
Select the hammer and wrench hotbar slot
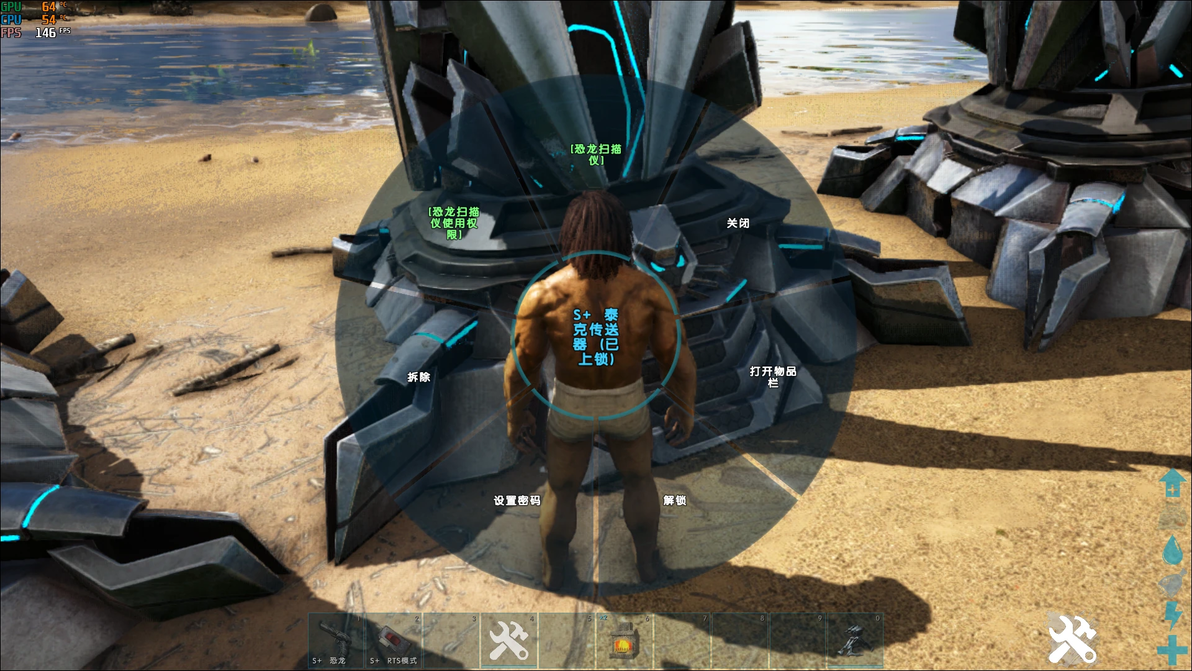[509, 640]
